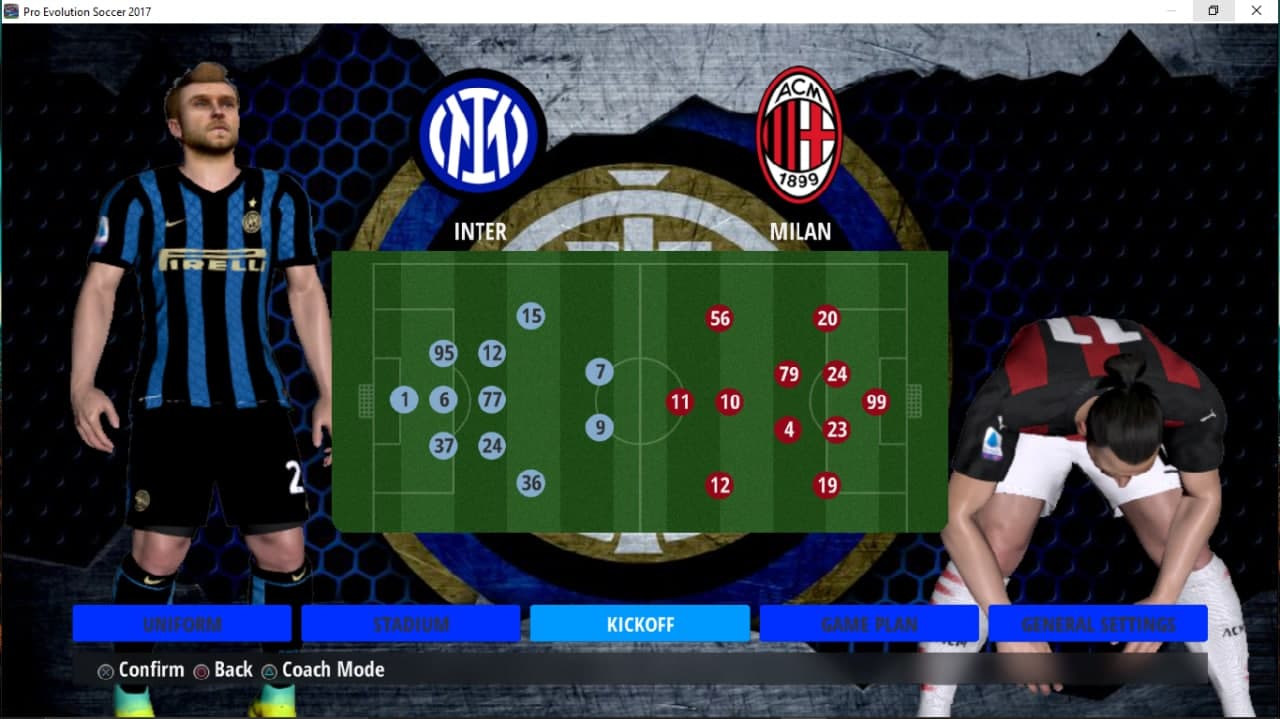The image size is (1280, 719).
Task: Start the match with Kickoff
Action: pyautogui.click(x=640, y=624)
